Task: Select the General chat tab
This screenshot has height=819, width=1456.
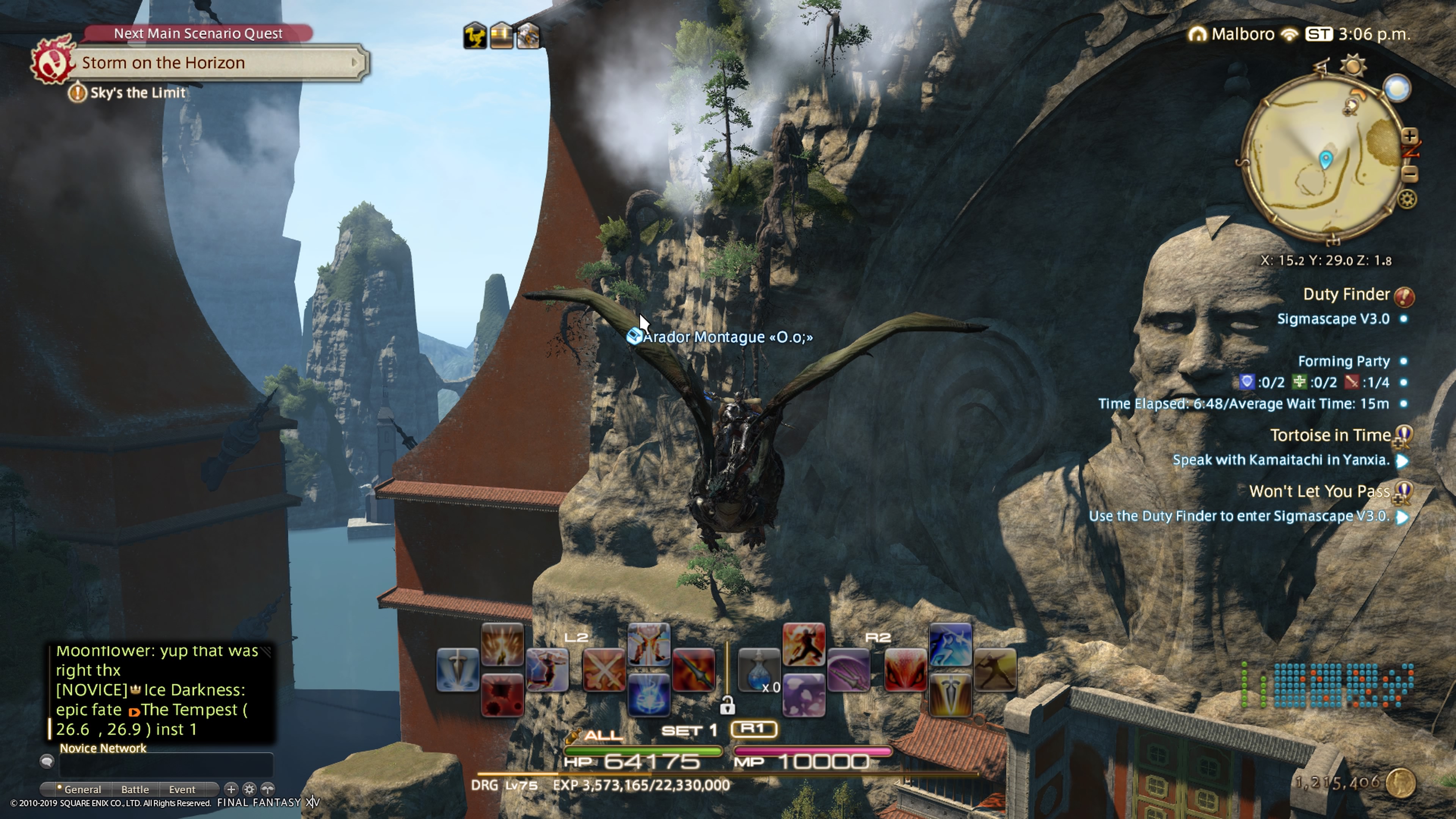Action: click(x=82, y=789)
